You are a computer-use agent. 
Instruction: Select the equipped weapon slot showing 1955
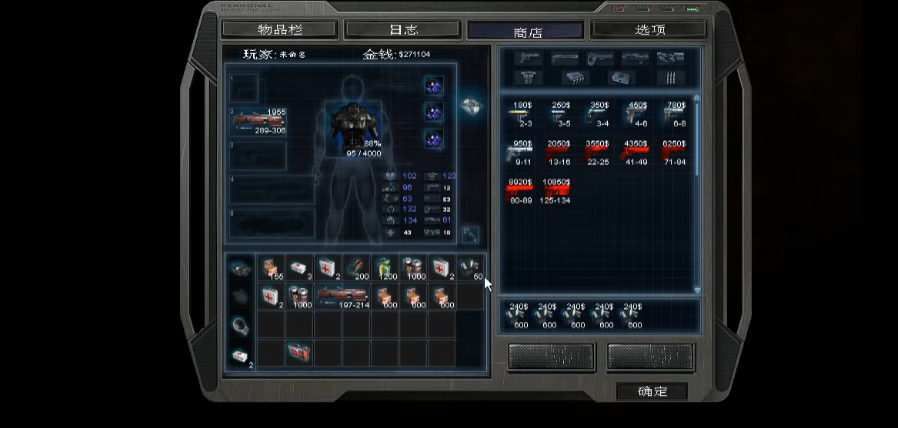point(258,121)
